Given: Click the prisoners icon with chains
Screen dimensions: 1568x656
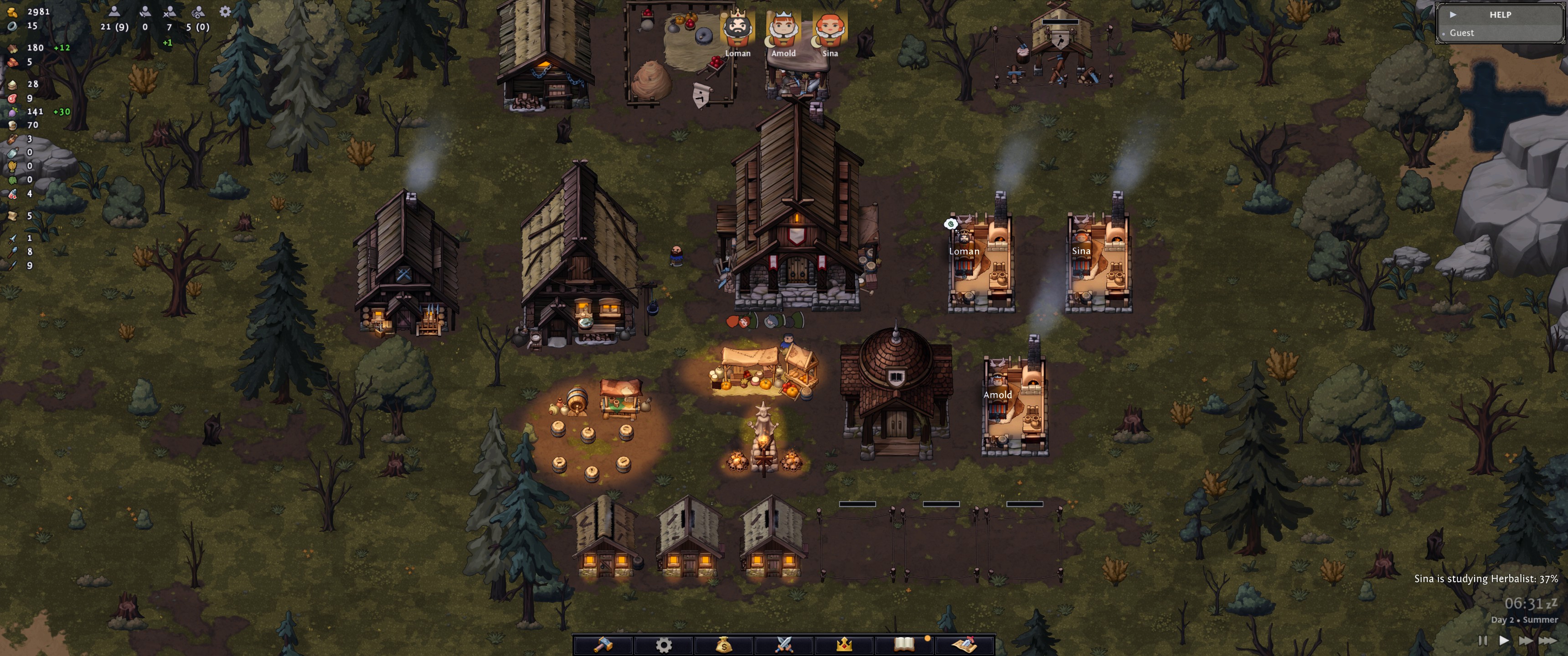Looking at the screenshot, I should coord(198,11).
